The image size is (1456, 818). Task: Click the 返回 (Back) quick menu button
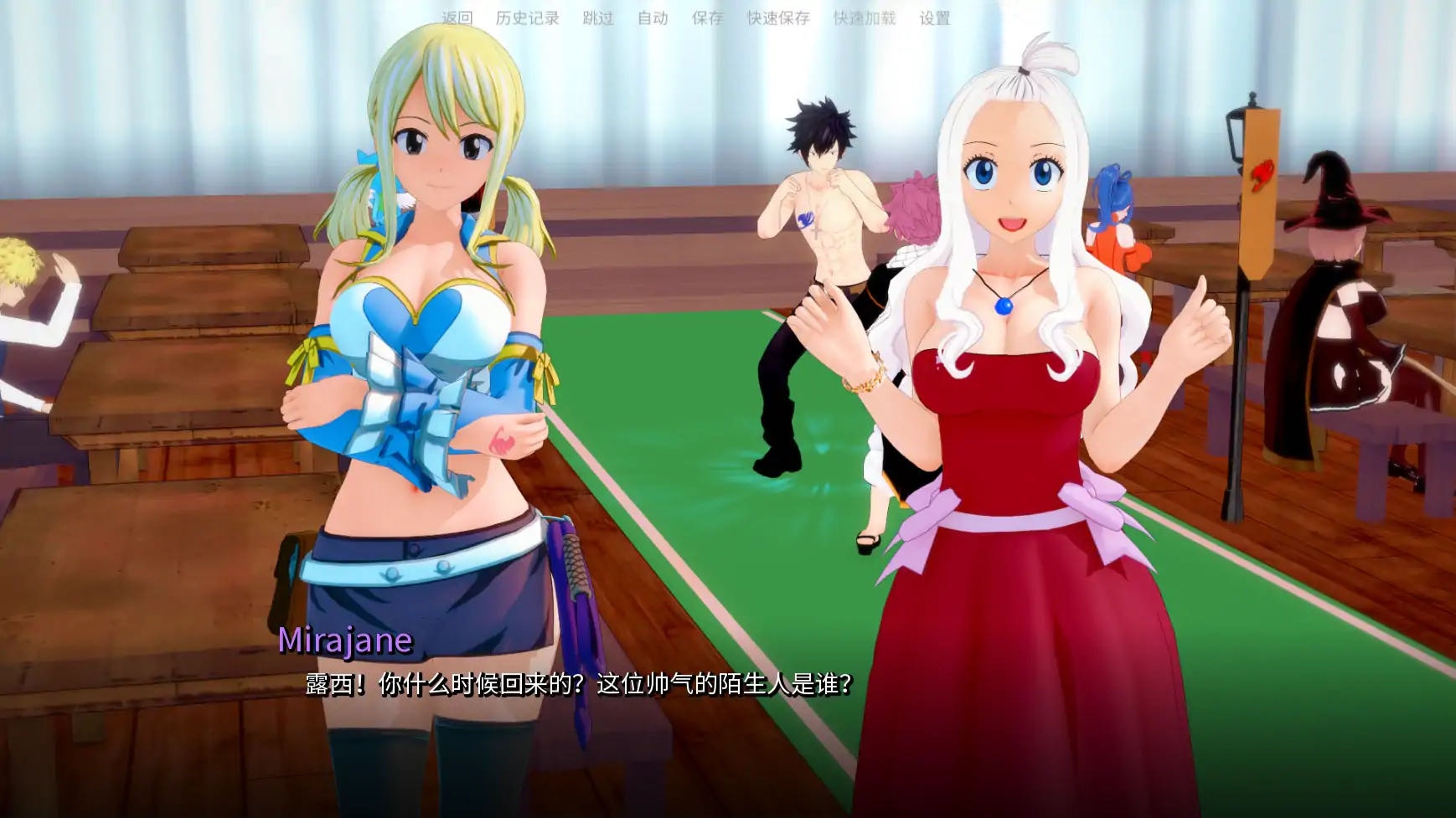point(457,18)
